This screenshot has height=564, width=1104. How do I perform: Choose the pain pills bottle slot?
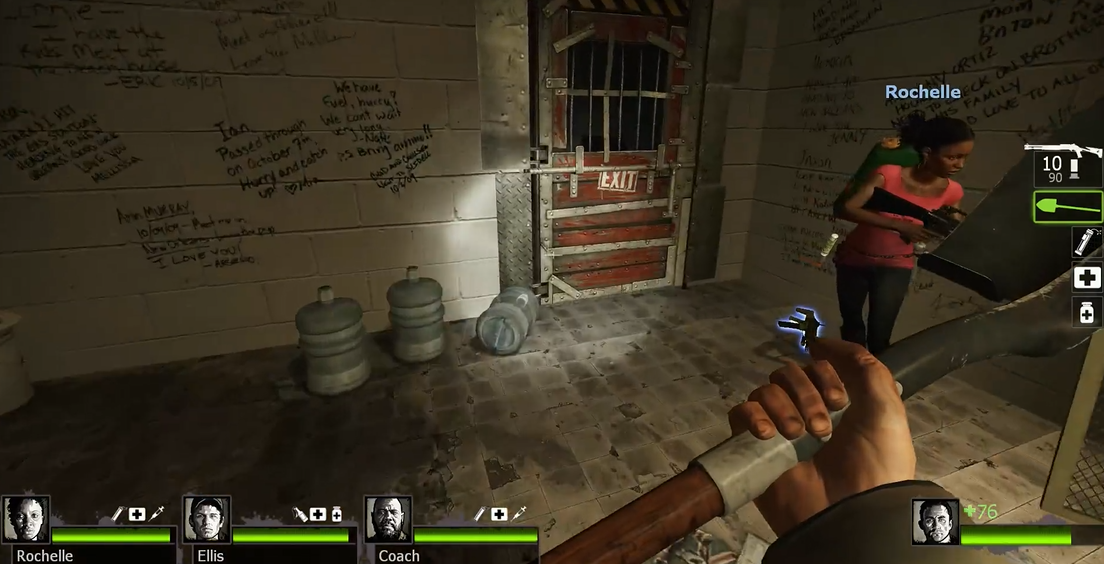click(x=1086, y=313)
